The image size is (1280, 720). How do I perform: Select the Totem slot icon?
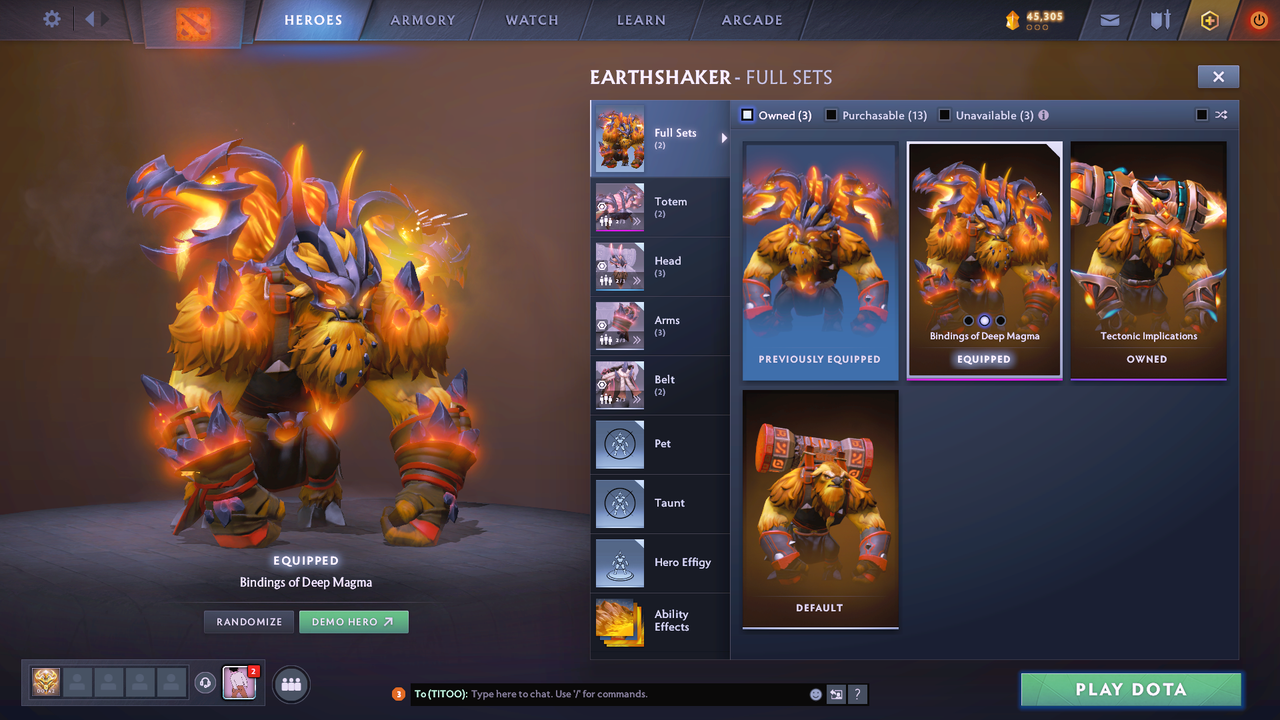click(619, 207)
